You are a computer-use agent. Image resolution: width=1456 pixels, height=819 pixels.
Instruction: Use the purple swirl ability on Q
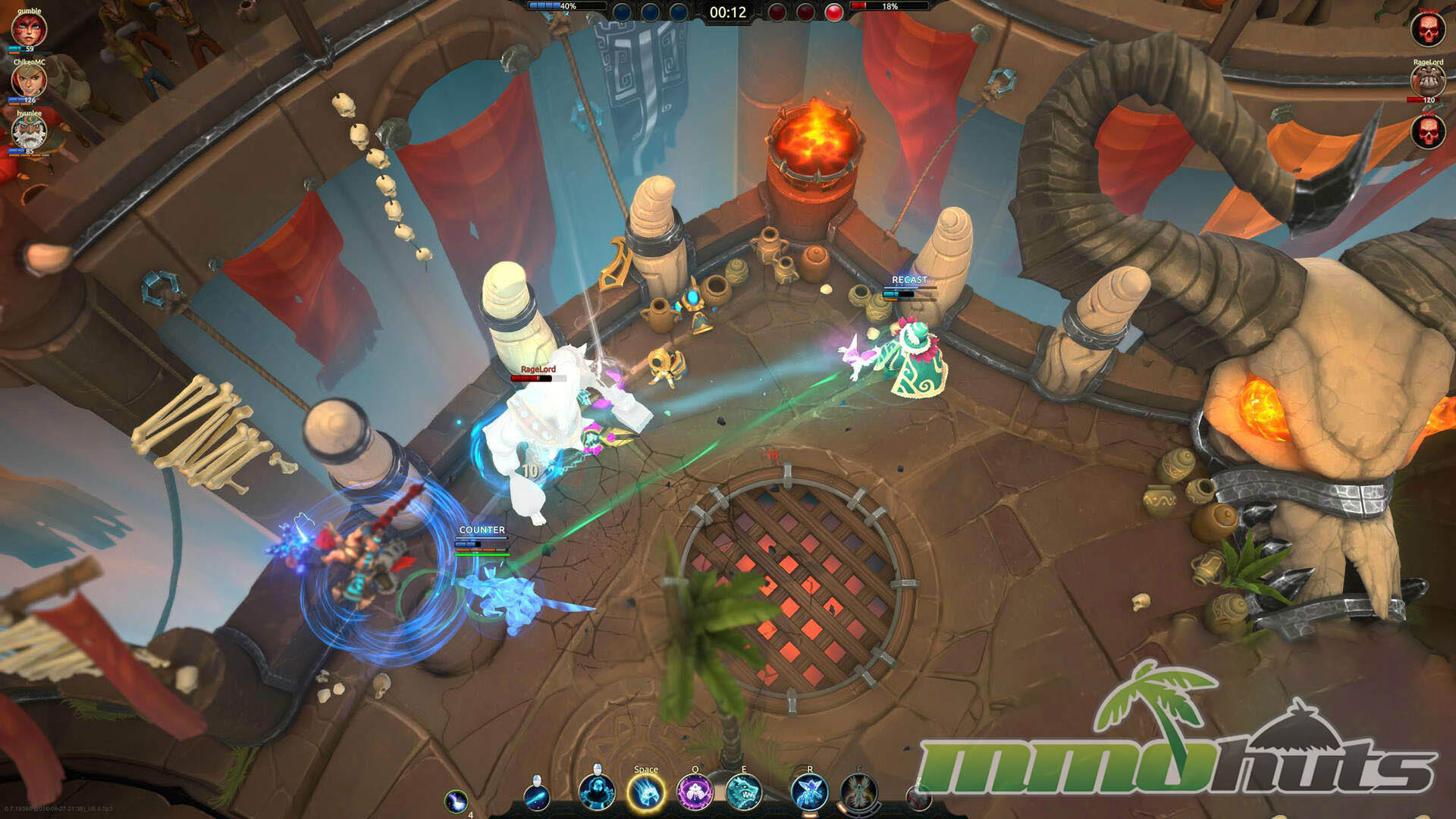point(695,792)
